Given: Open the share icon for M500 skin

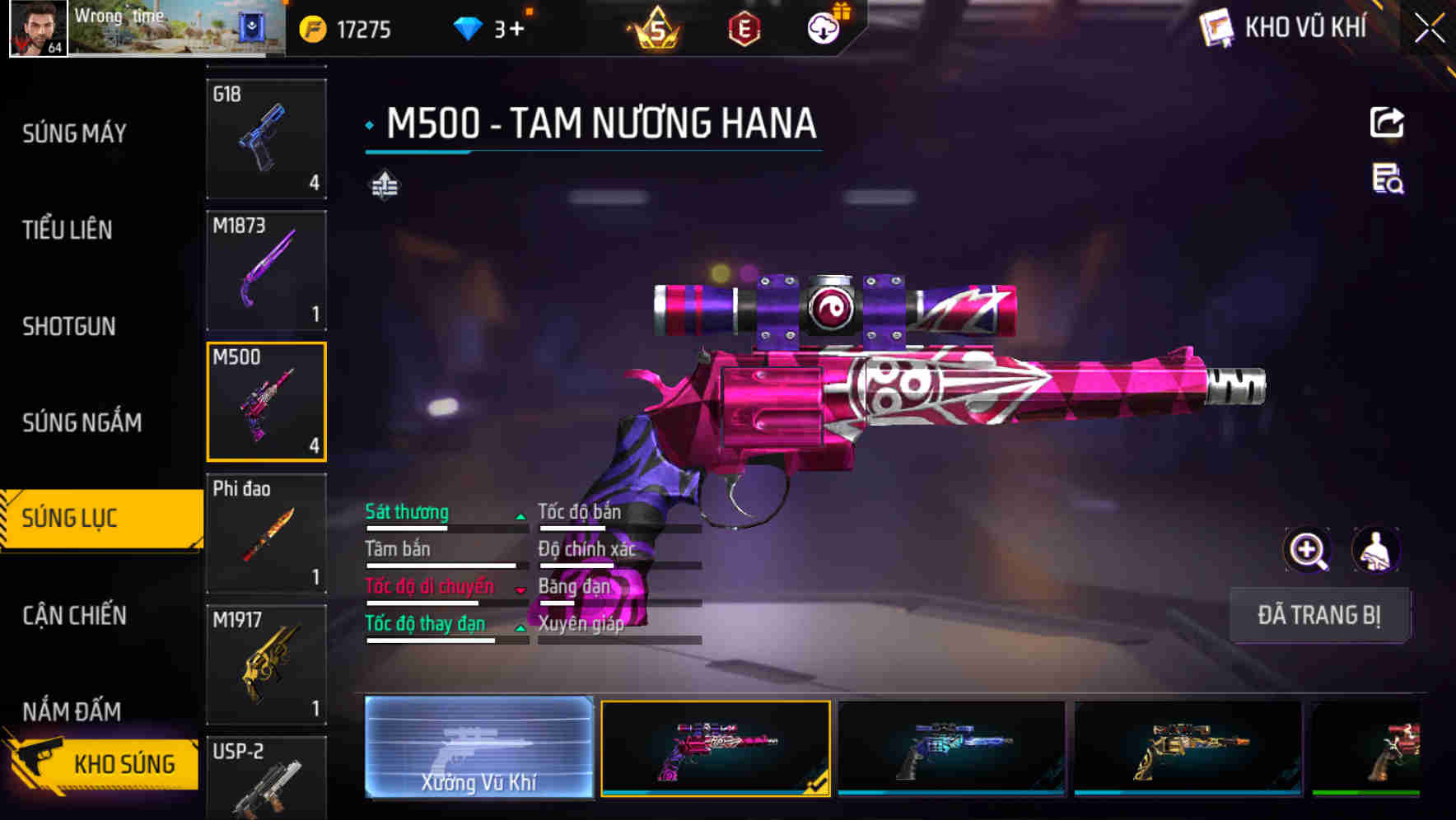Looking at the screenshot, I should (1388, 122).
